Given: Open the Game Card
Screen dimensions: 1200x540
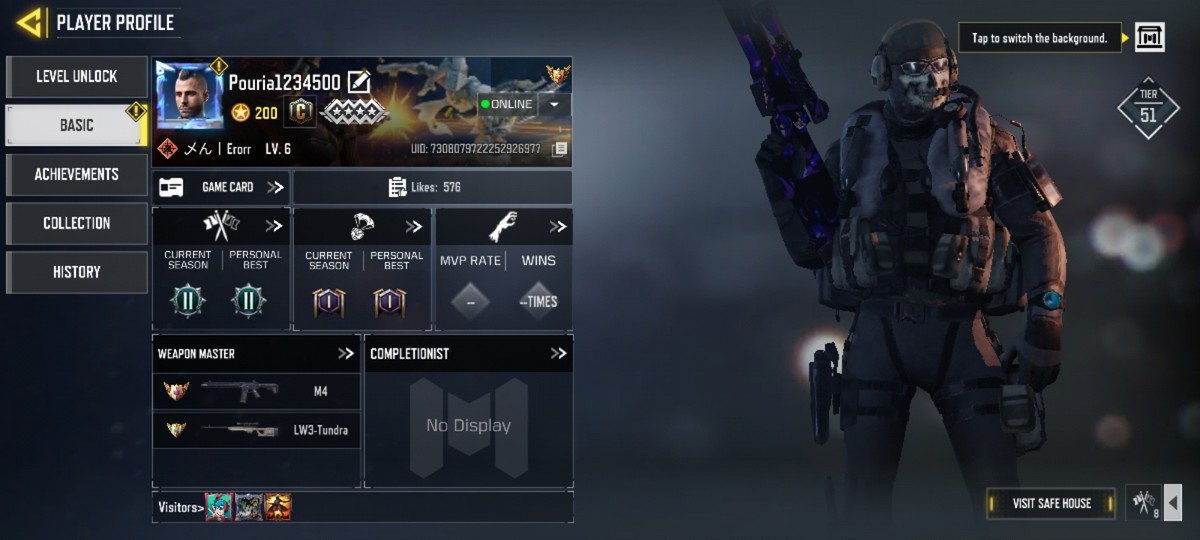Looking at the screenshot, I should coord(221,187).
